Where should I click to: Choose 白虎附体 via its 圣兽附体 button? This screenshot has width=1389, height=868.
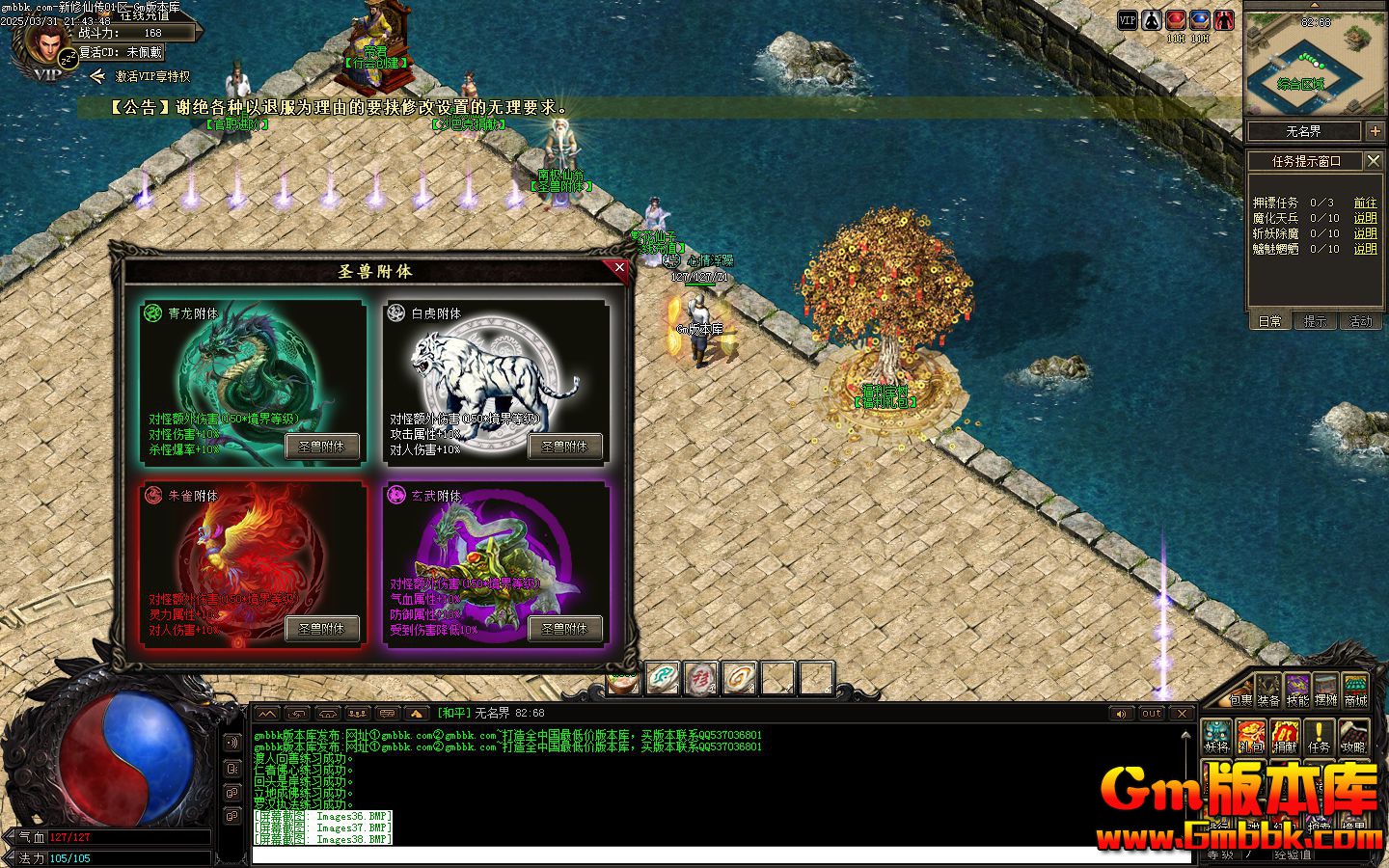pos(564,447)
